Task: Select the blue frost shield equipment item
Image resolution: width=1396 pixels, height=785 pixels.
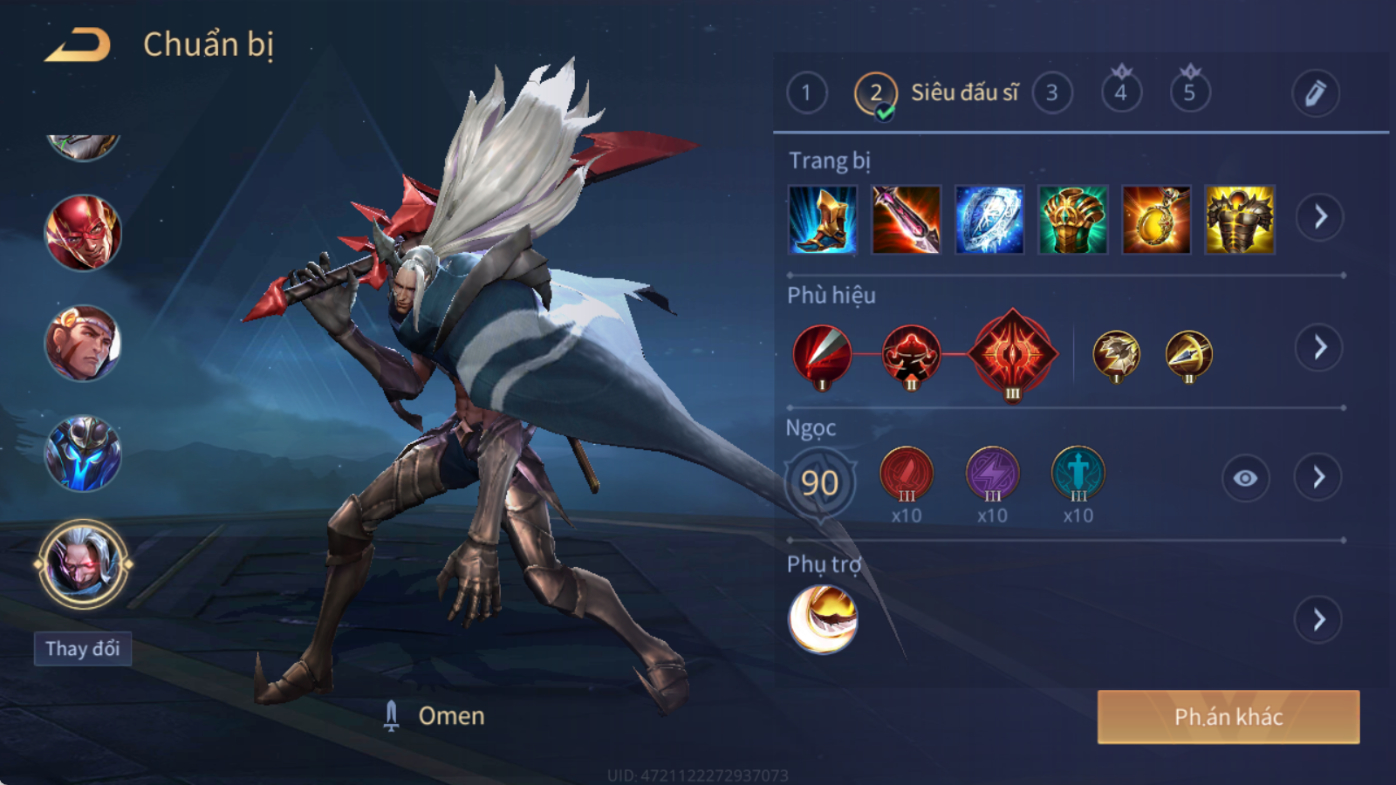Action: tap(989, 219)
